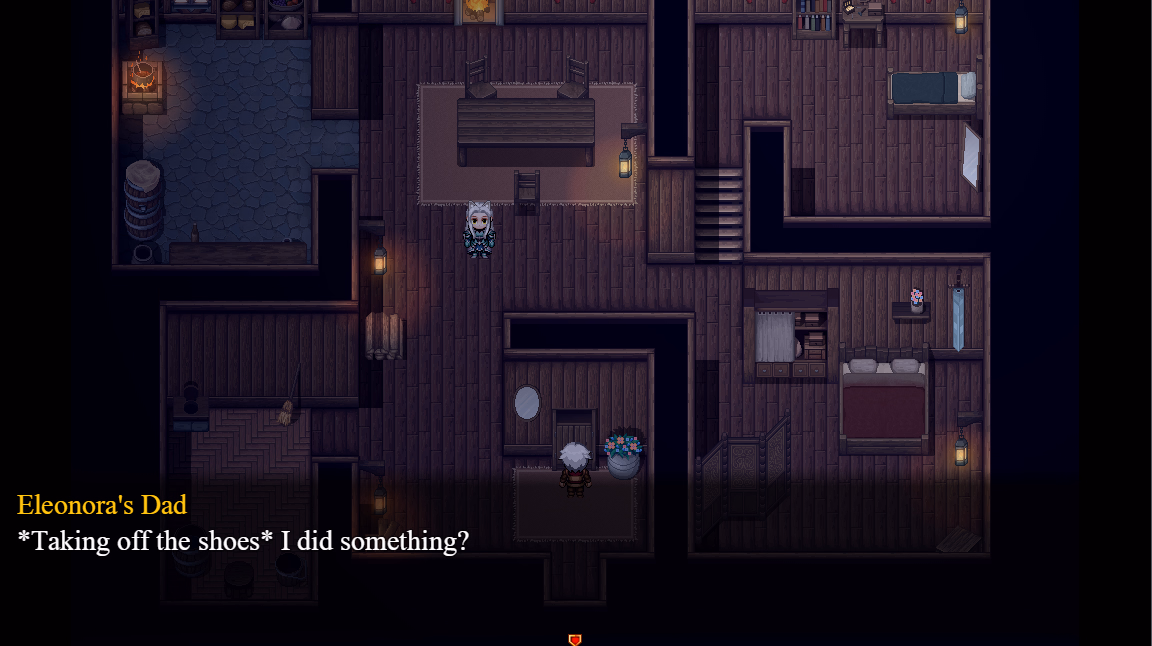Advance dialogue with the red continue arrow
This screenshot has width=1152, height=646.
pyautogui.click(x=575, y=639)
